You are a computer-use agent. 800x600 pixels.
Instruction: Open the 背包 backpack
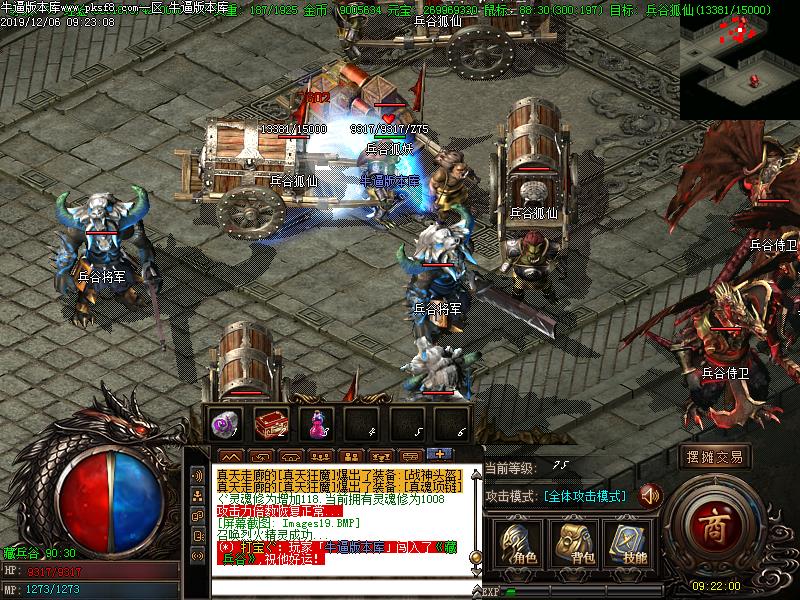click(574, 545)
